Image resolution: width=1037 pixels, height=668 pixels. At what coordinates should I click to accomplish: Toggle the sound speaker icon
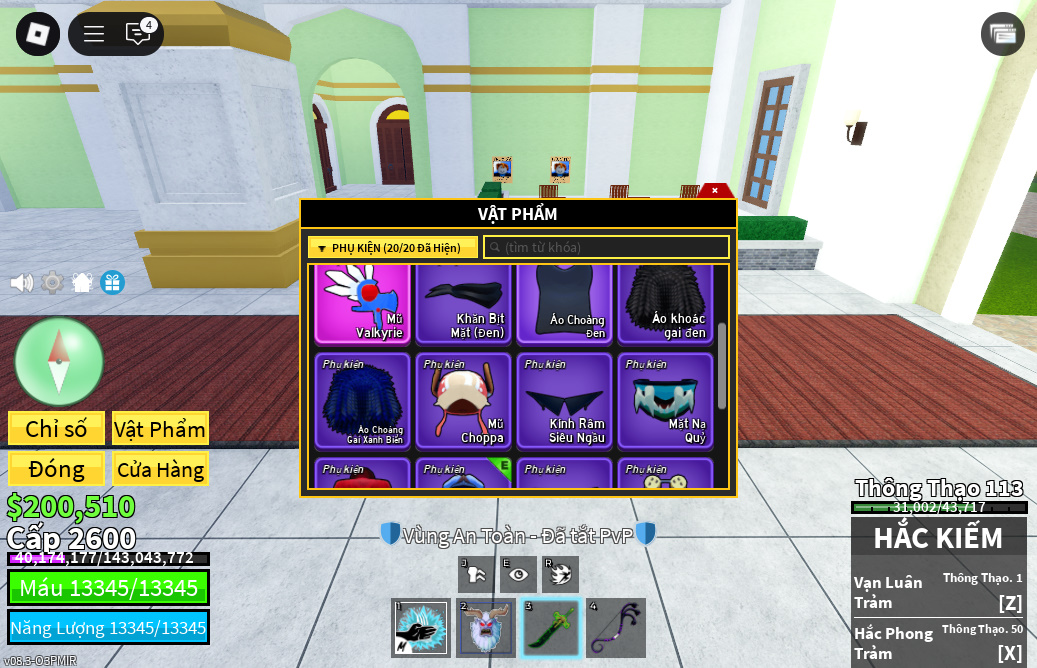[x=21, y=283]
